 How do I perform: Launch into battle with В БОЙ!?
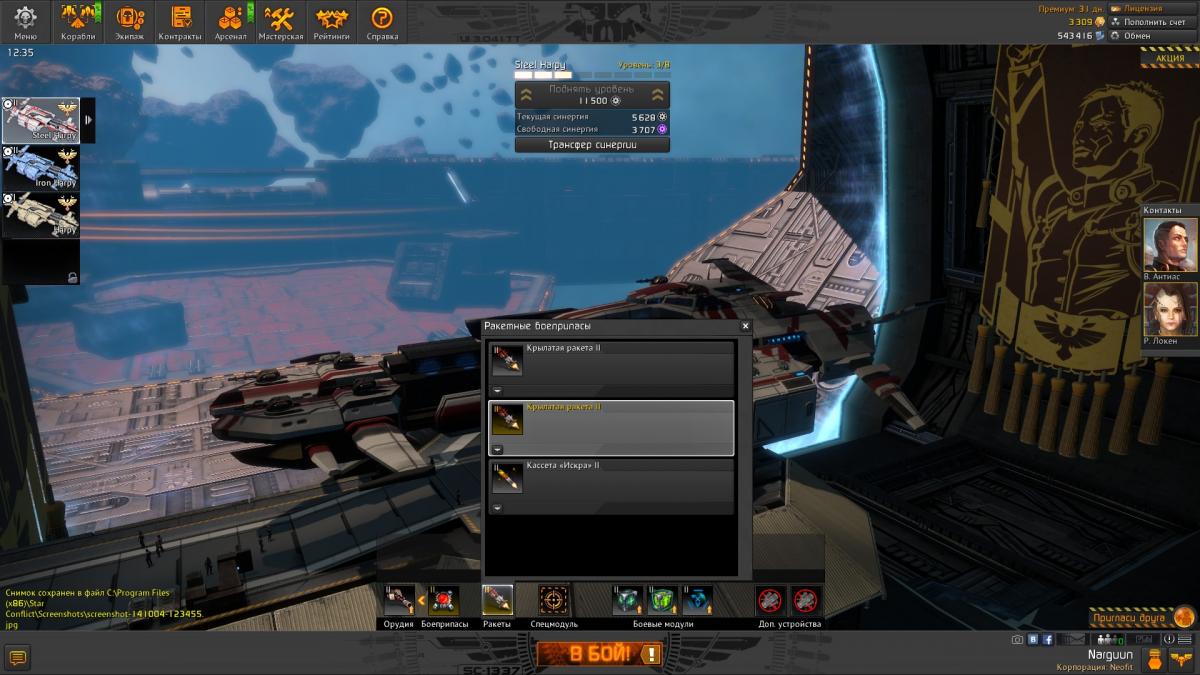point(599,654)
